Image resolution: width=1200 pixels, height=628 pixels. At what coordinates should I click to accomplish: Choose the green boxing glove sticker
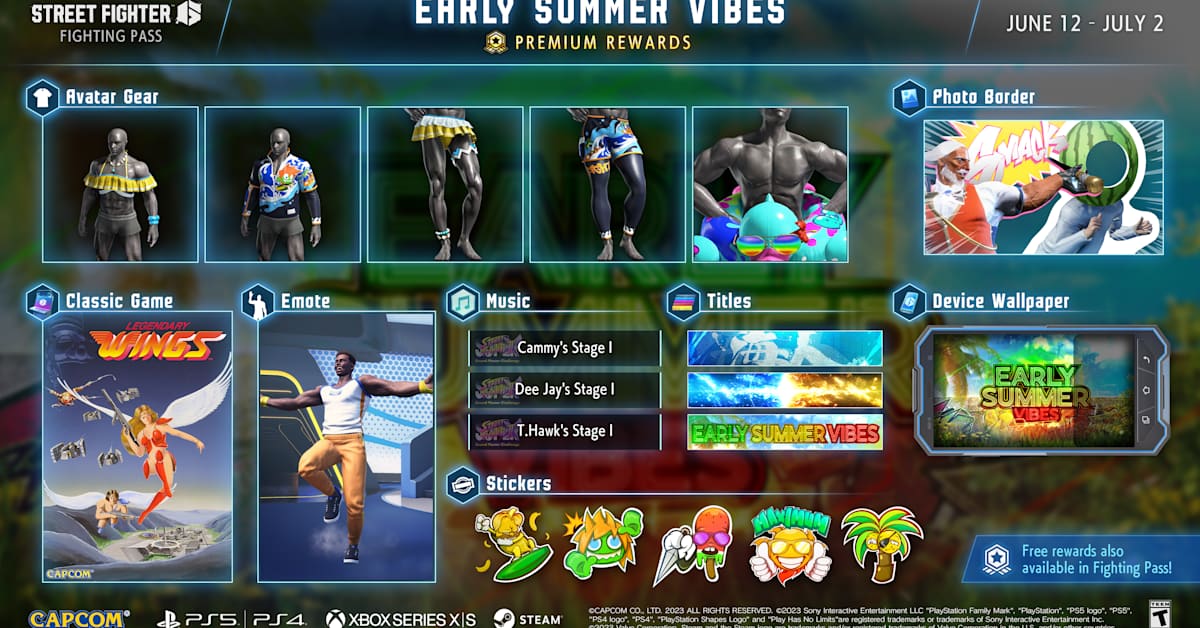pos(602,546)
